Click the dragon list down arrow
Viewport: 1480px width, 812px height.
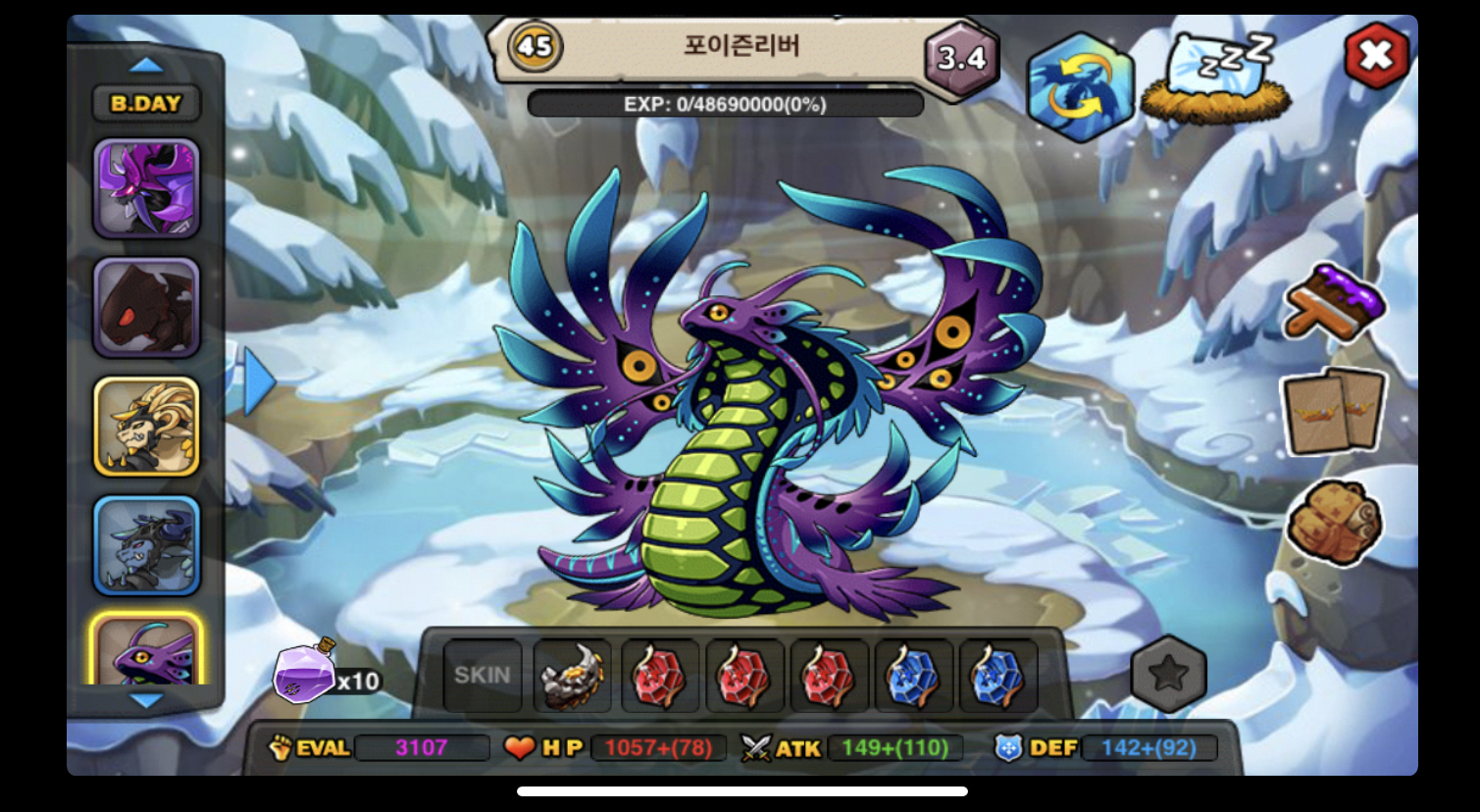coord(147,700)
